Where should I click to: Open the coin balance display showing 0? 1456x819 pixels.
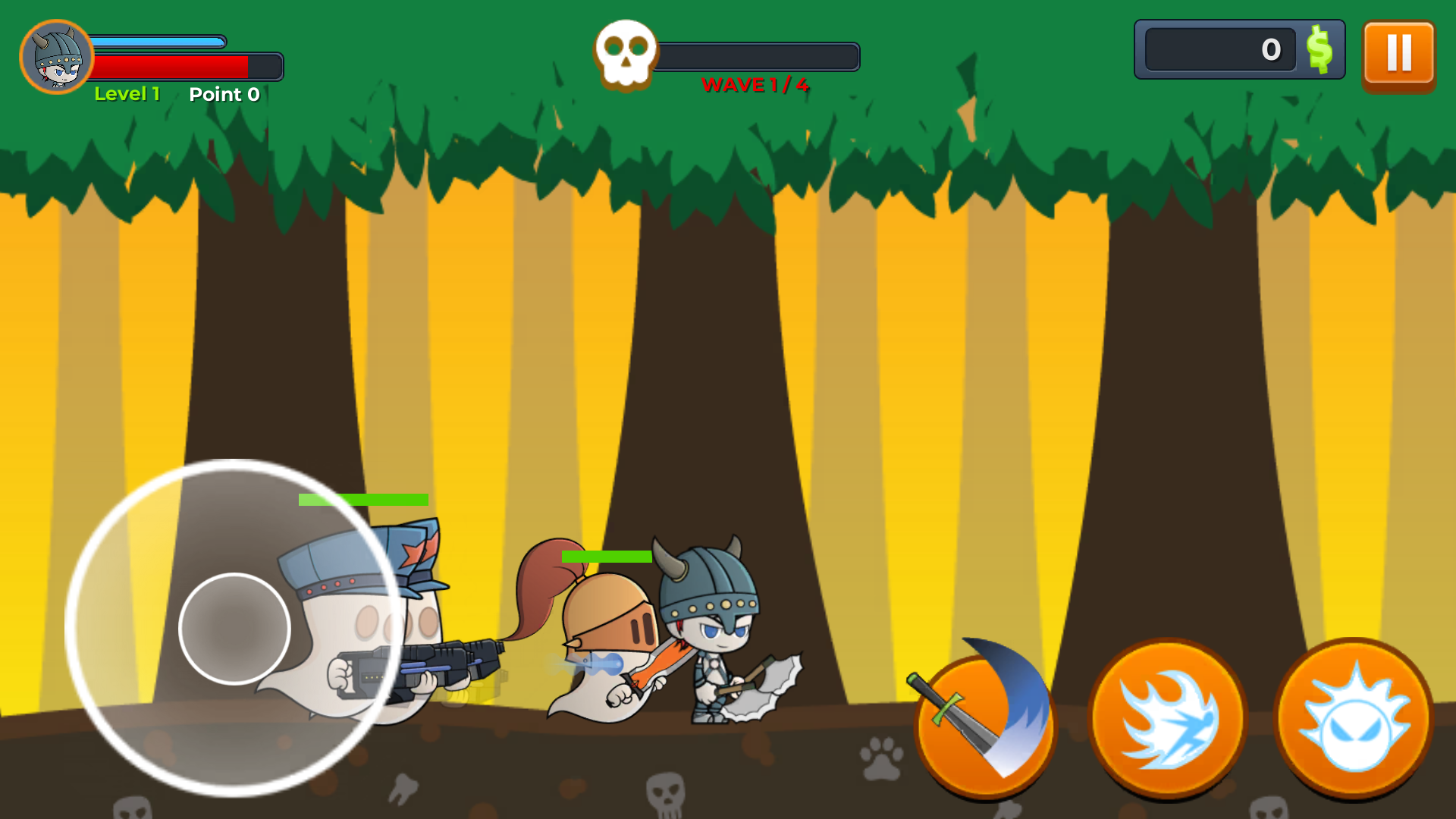click(x=1221, y=50)
